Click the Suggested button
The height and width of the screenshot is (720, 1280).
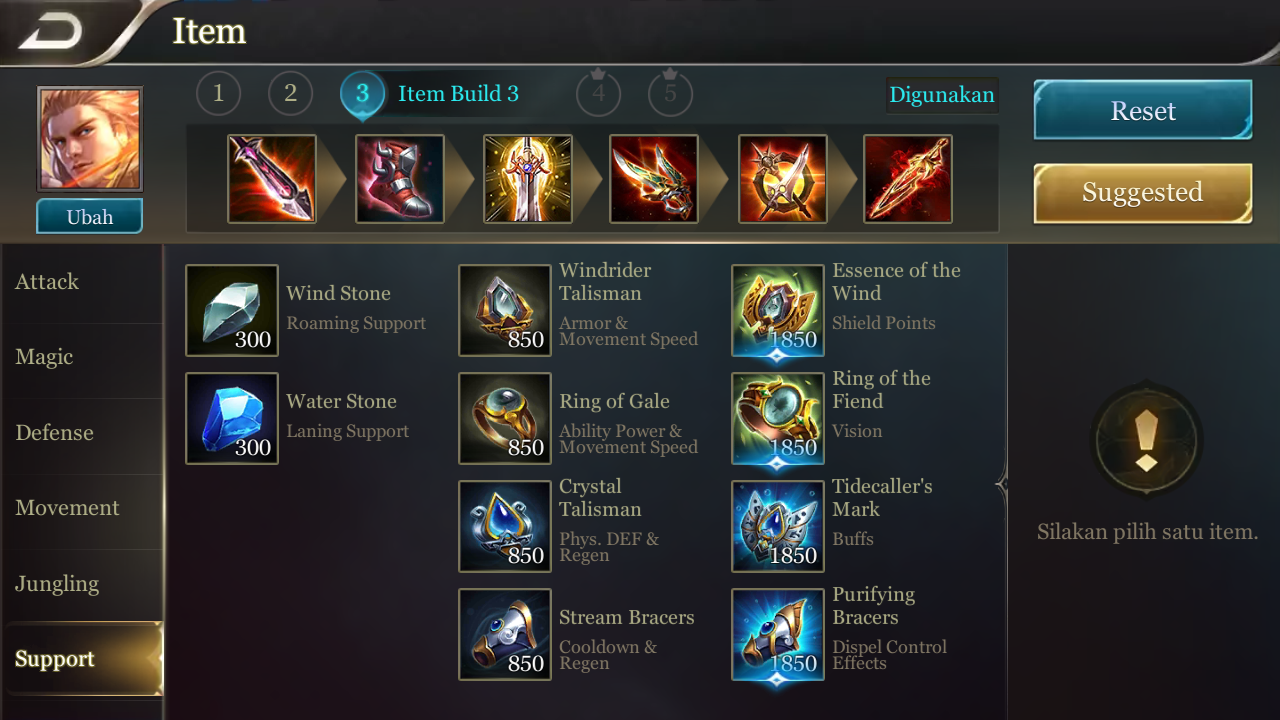click(1142, 192)
